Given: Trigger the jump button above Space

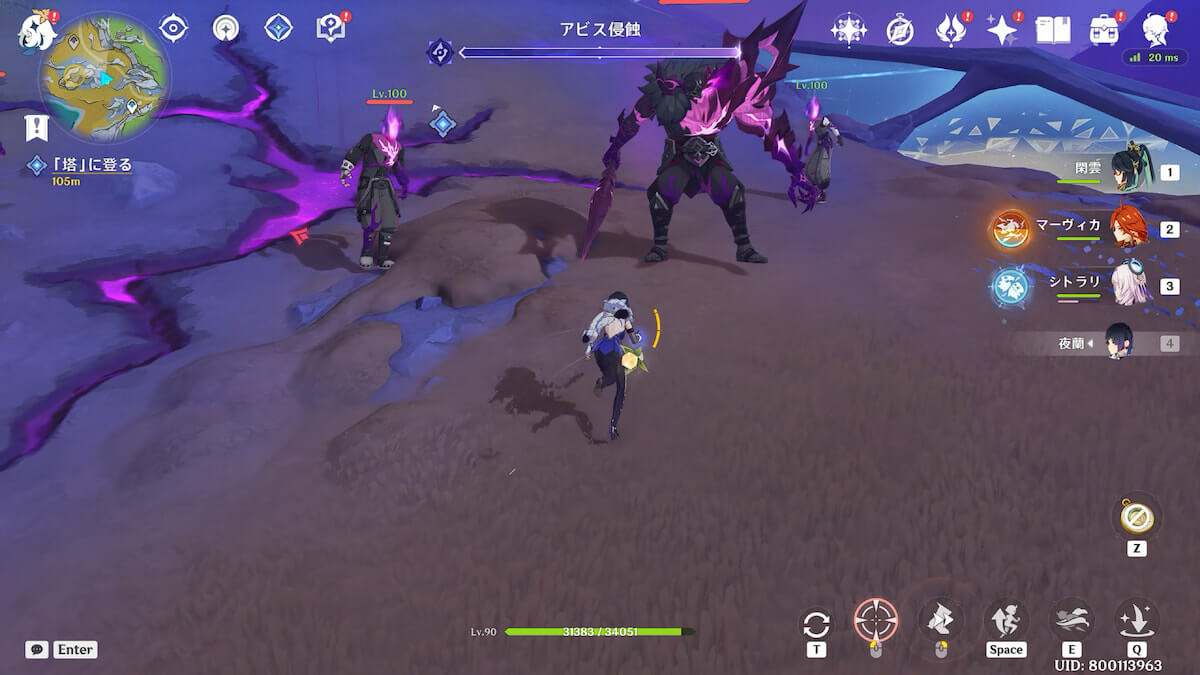Looking at the screenshot, I should (x=1005, y=620).
